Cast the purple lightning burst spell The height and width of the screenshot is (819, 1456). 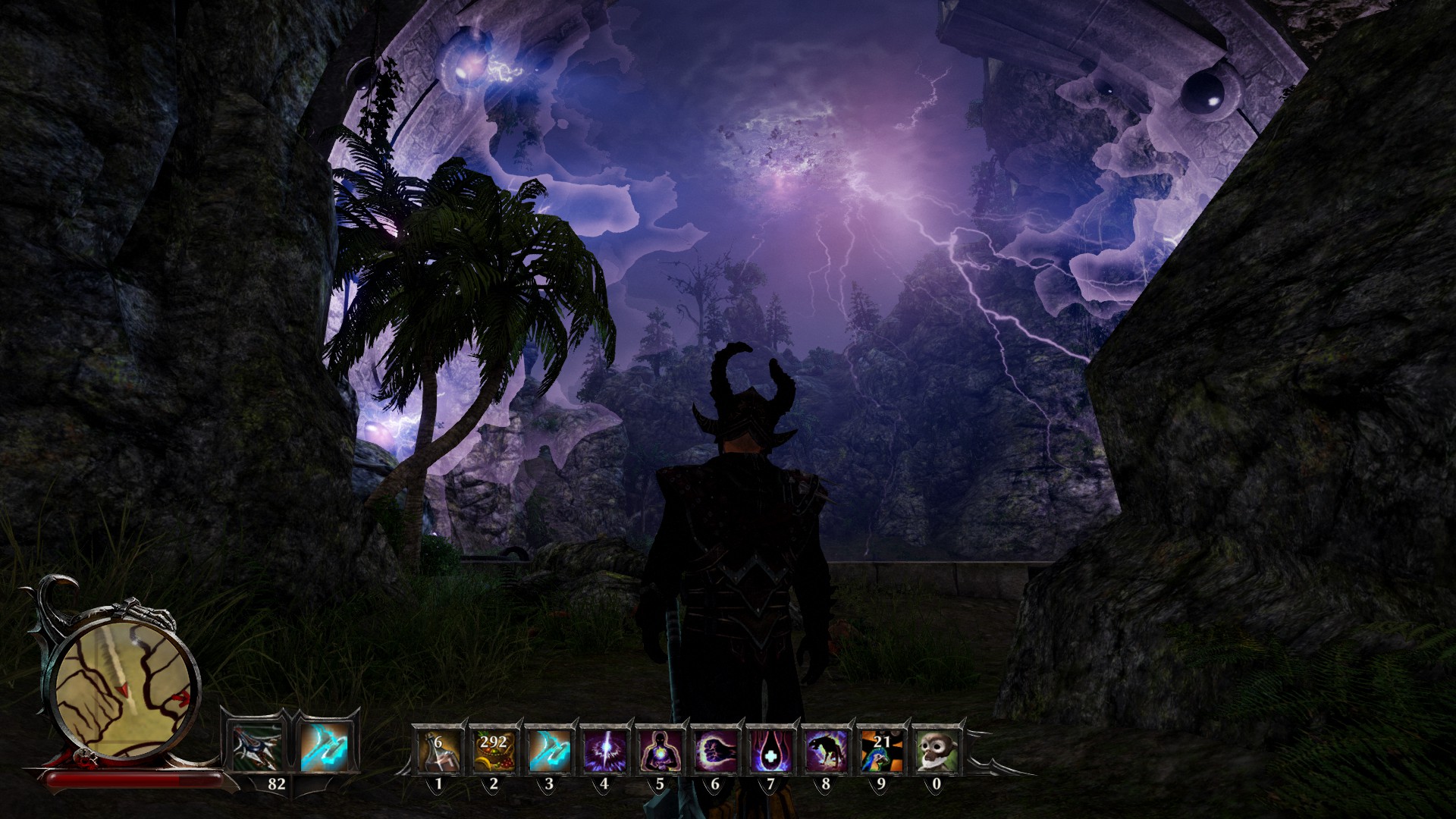click(x=604, y=750)
